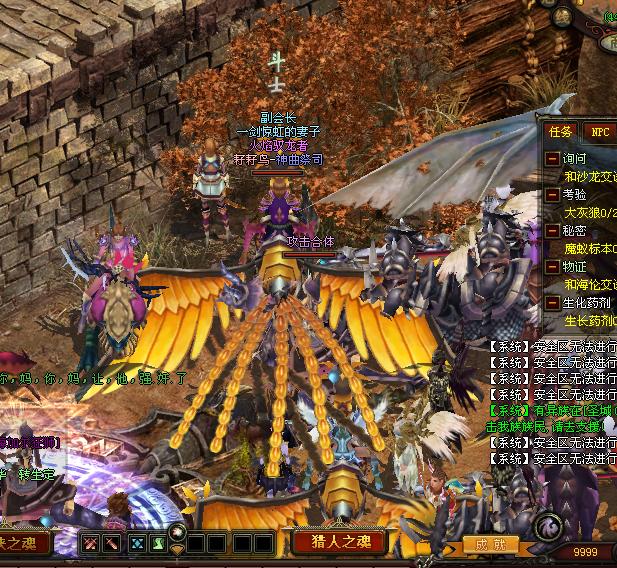Switch to the 任务 quest tab
The width and height of the screenshot is (617, 568).
point(561,131)
